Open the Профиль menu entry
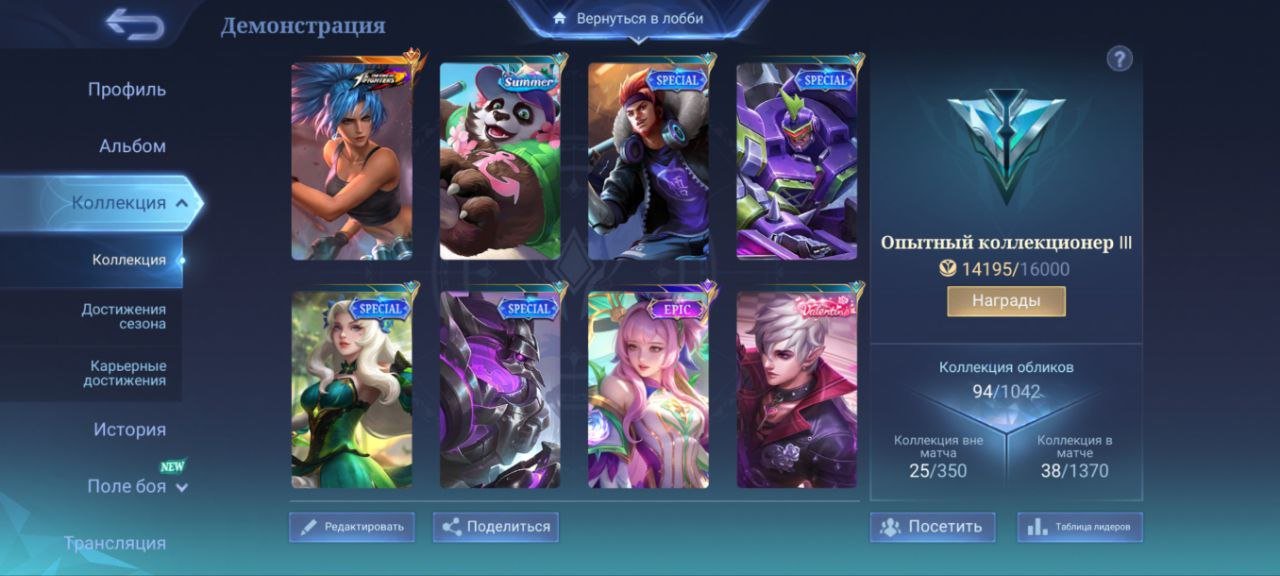Viewport: 1280px width, 576px height. click(x=126, y=89)
